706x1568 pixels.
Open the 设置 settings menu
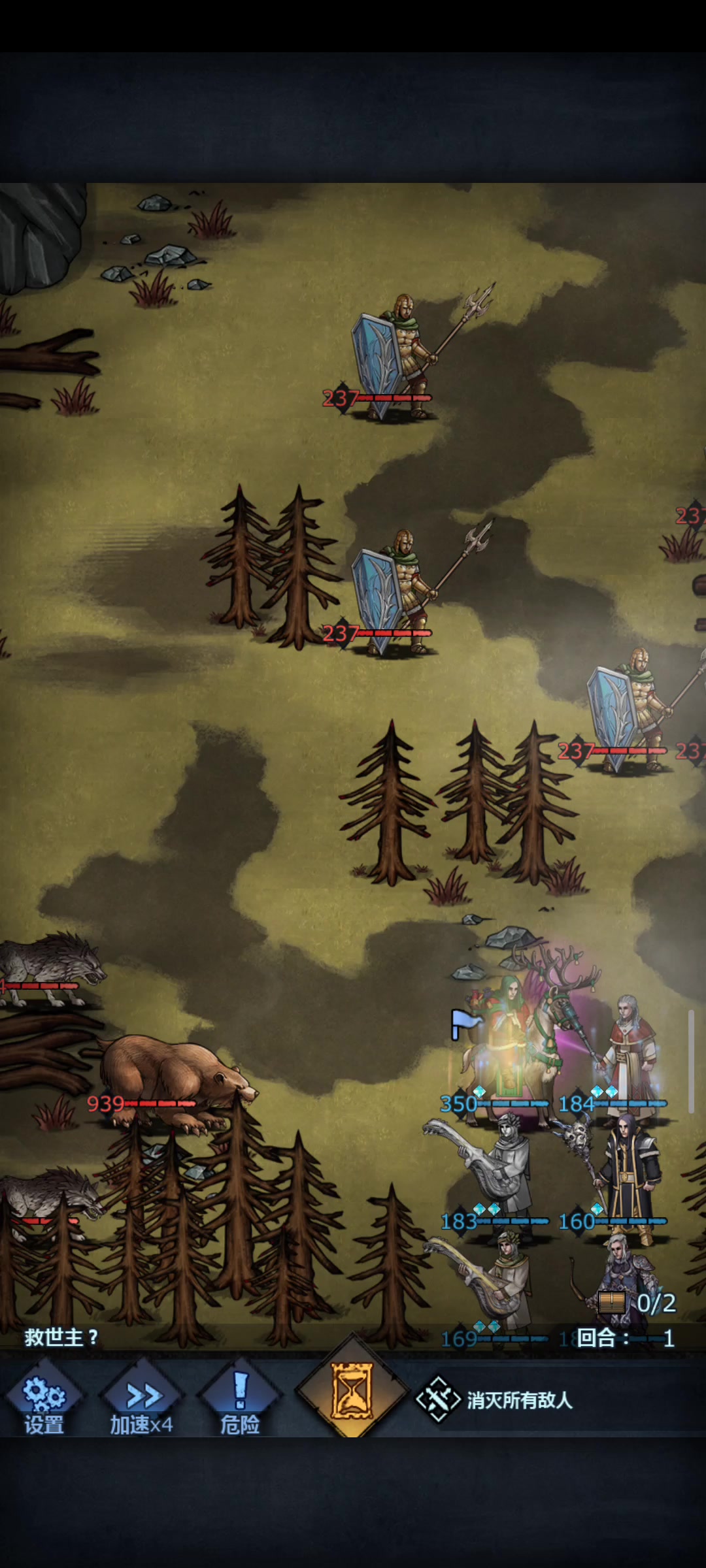click(44, 1400)
